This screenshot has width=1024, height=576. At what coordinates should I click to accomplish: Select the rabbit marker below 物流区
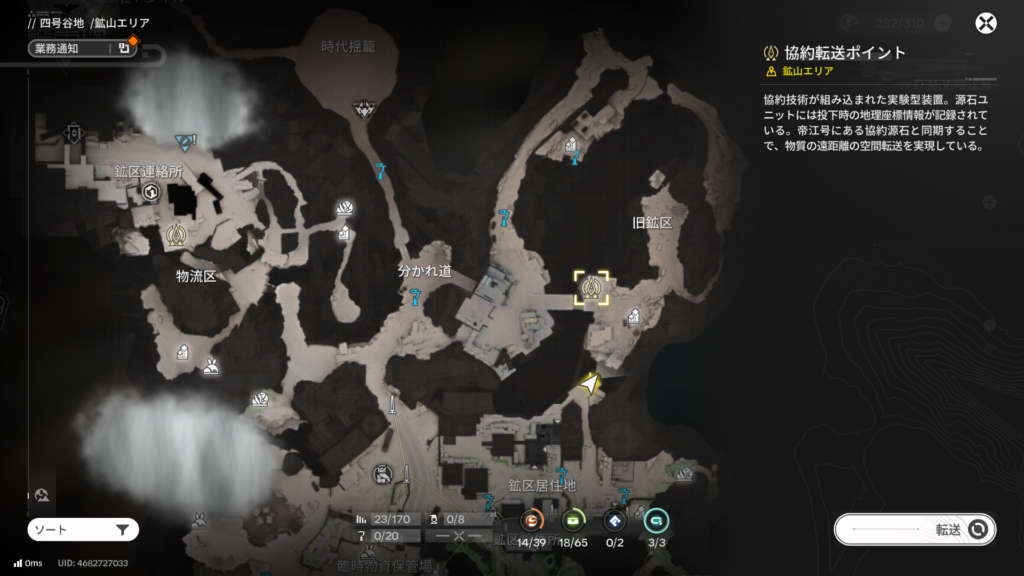[x=210, y=367]
